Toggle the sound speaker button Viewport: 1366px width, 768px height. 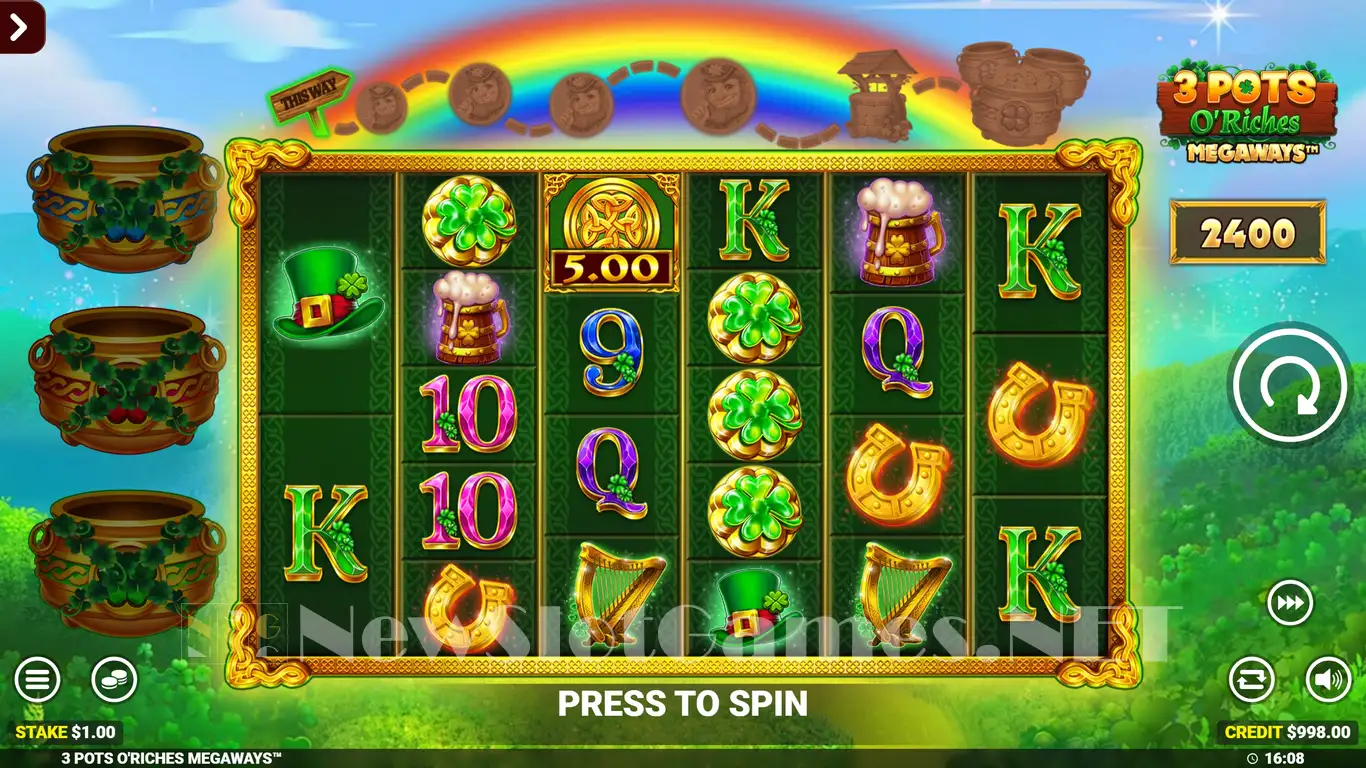1328,680
